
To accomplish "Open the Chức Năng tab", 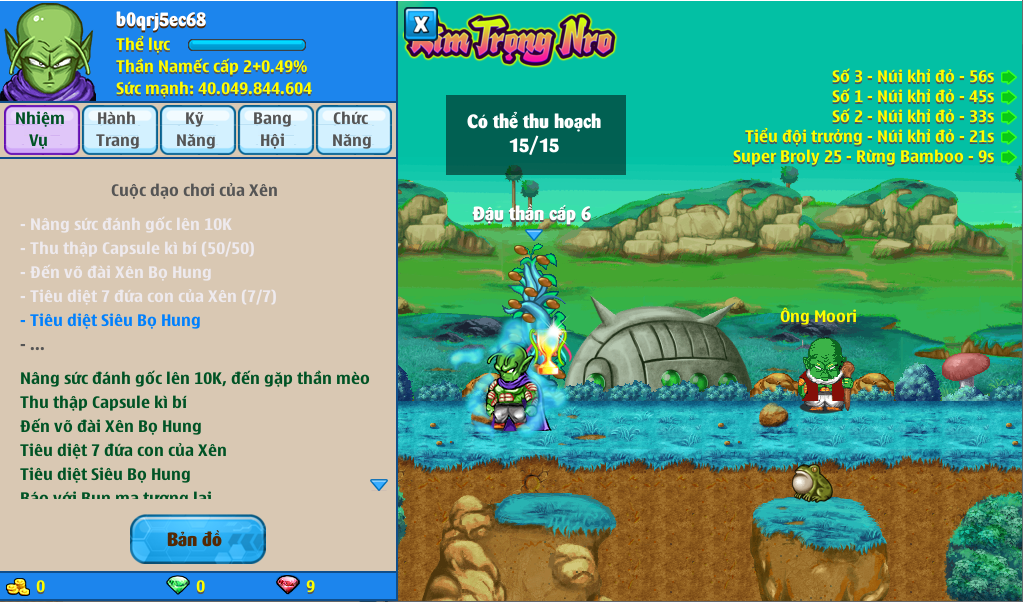I will [352, 130].
